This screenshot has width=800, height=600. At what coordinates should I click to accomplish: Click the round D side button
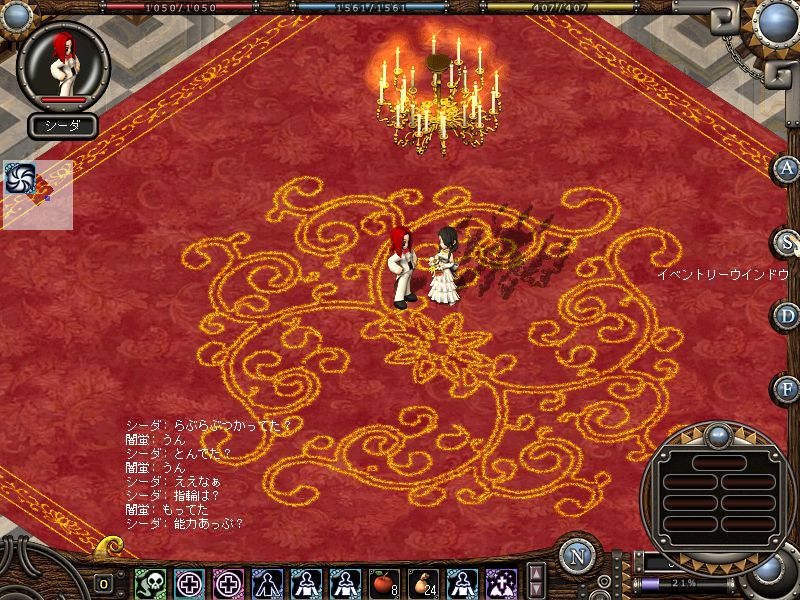(787, 315)
